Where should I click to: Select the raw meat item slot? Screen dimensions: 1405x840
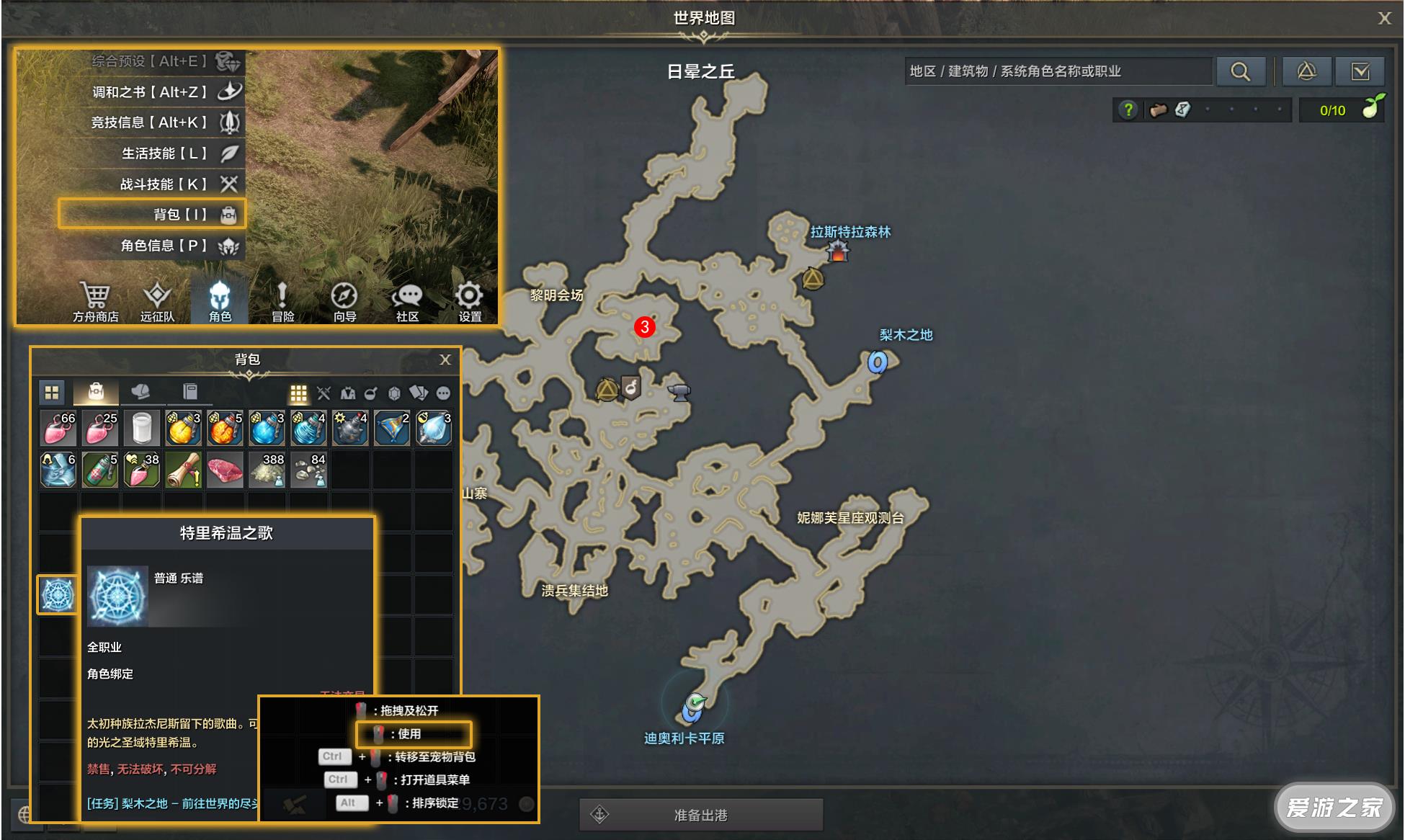(225, 470)
